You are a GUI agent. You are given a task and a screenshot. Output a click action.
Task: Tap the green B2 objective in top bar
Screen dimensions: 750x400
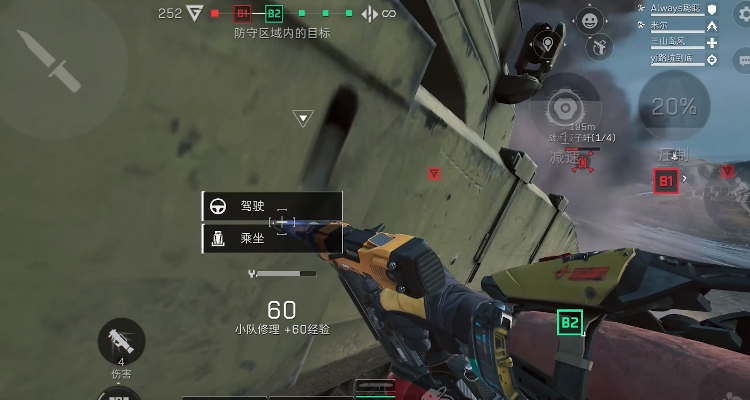tap(274, 14)
